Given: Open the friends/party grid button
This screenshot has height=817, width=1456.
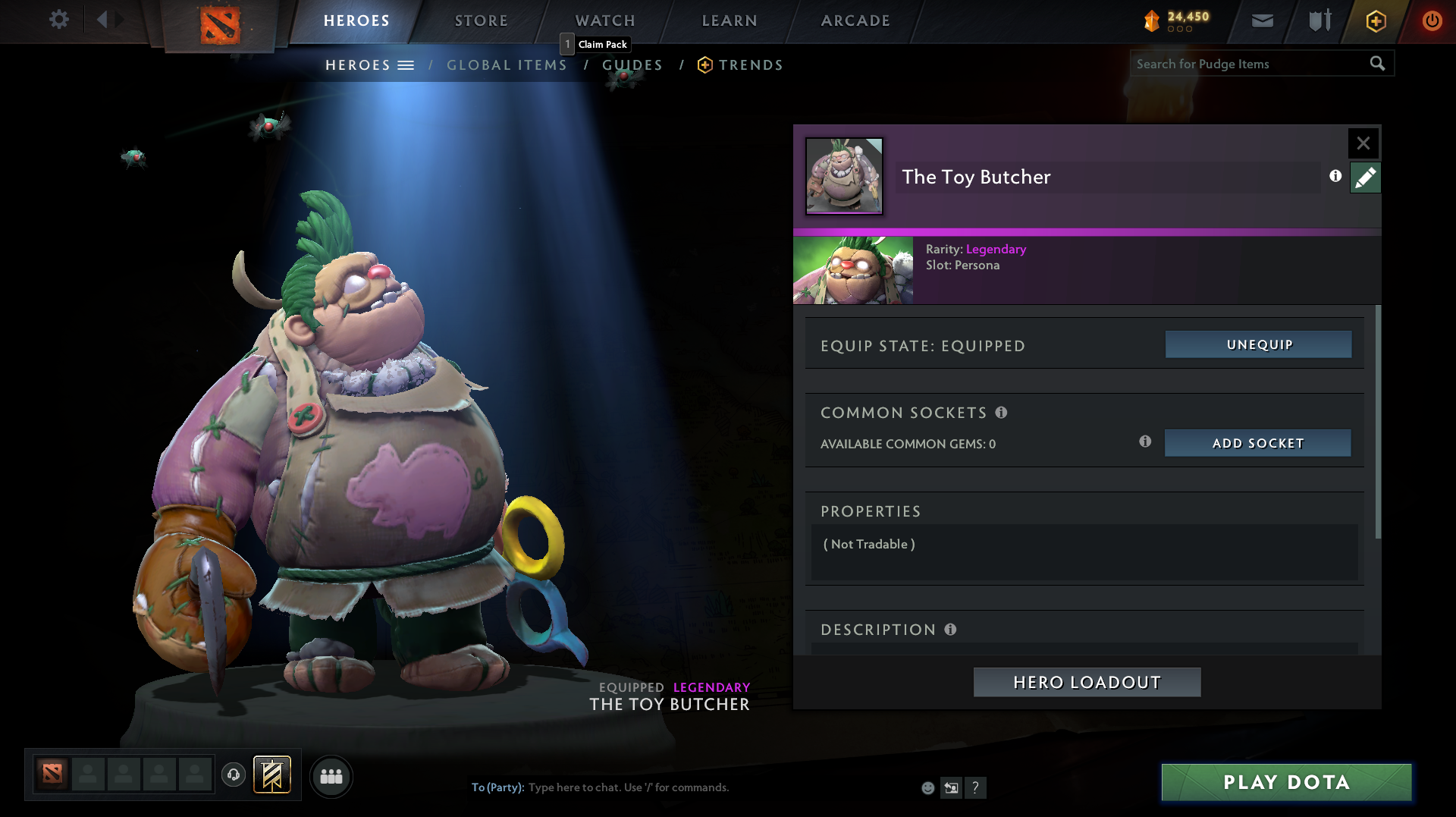Looking at the screenshot, I should click(x=331, y=776).
